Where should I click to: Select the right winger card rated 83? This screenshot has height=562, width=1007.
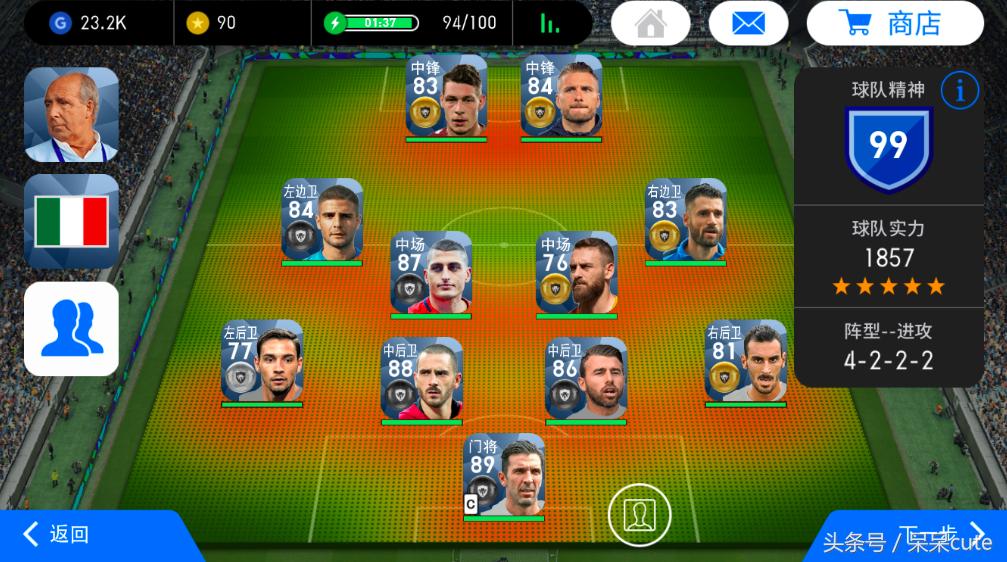tap(685, 220)
